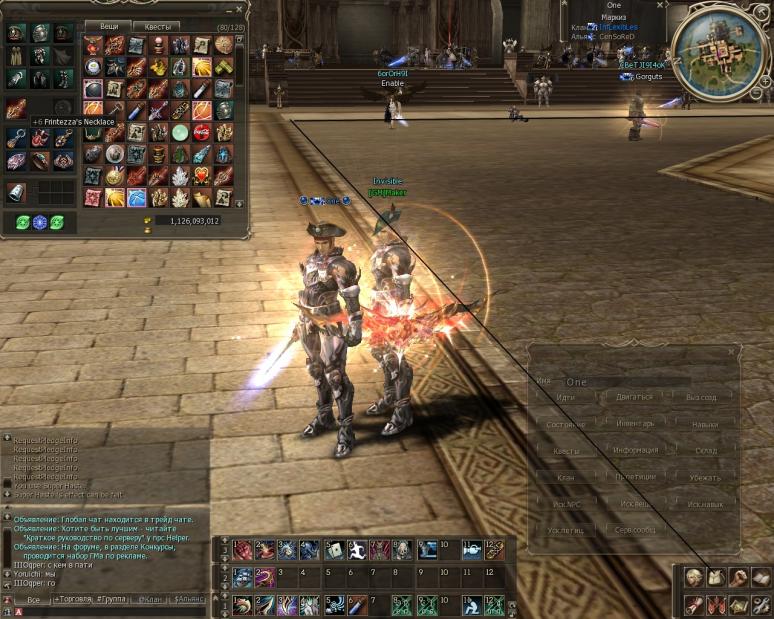Select the Склад warehouse button
The height and width of the screenshot is (619, 774).
pos(704,451)
